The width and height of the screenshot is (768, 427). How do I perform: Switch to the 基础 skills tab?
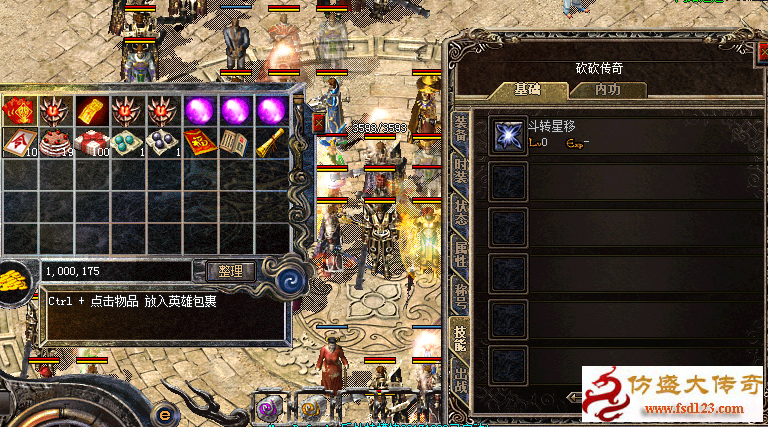528,89
